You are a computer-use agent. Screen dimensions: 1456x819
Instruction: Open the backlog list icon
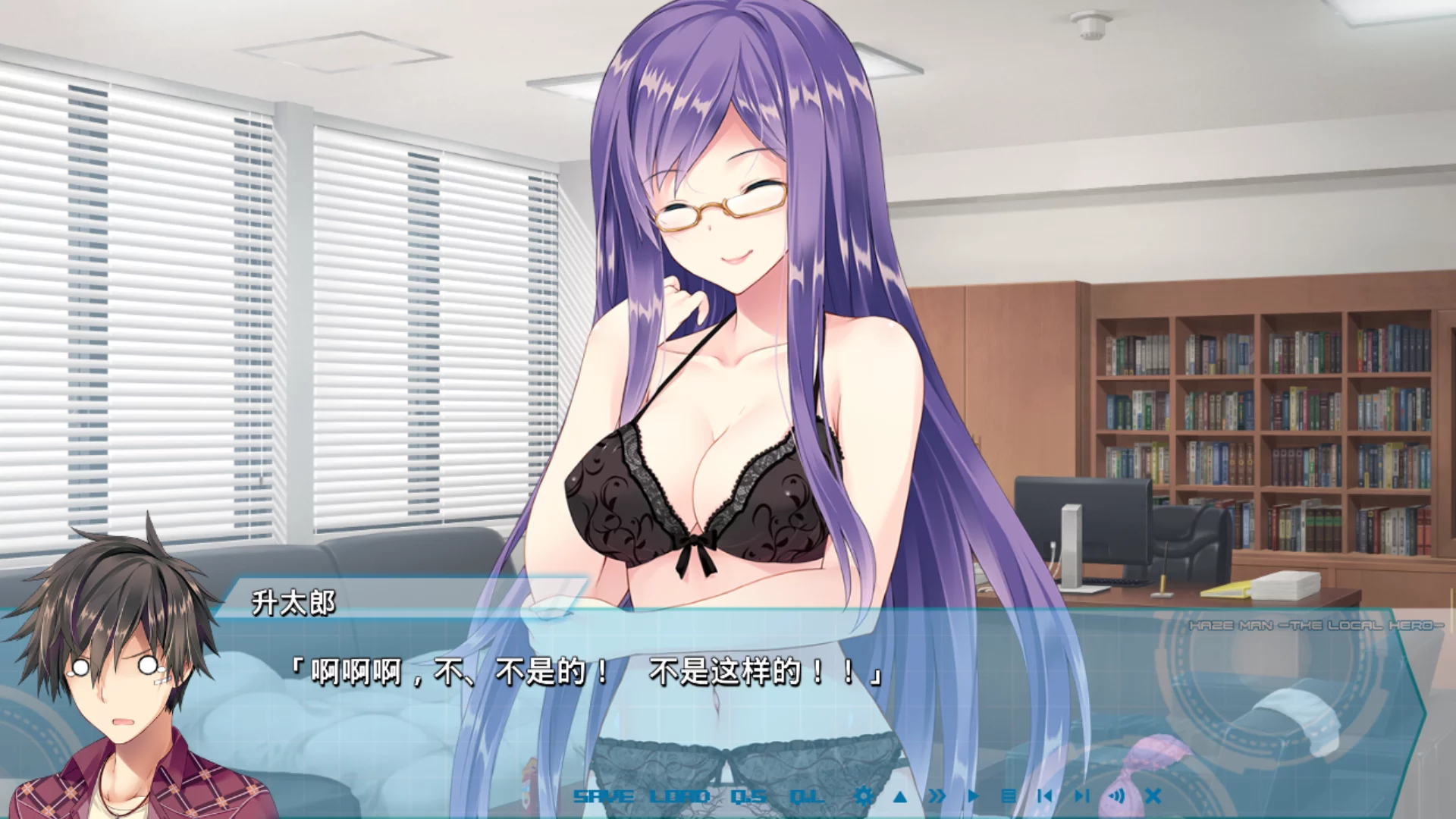(1009, 796)
